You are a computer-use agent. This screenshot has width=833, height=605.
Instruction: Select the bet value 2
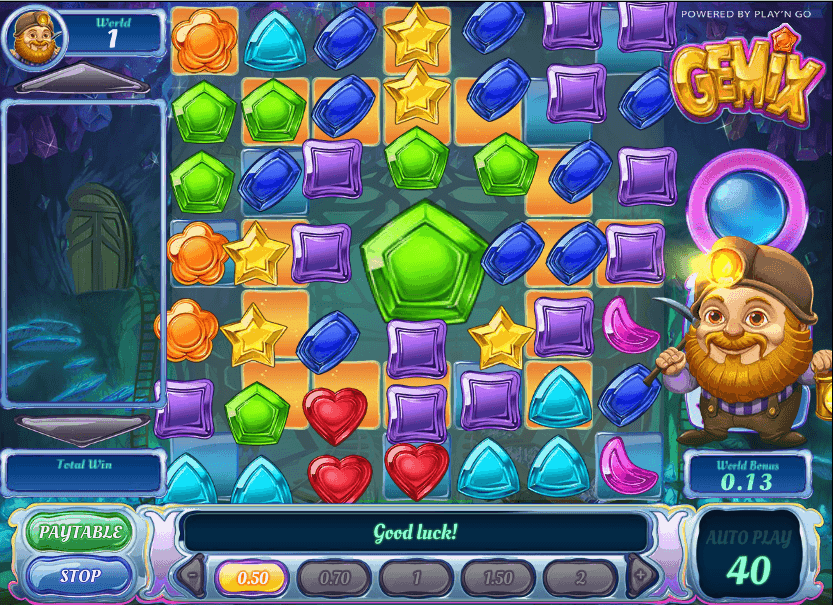(579, 578)
